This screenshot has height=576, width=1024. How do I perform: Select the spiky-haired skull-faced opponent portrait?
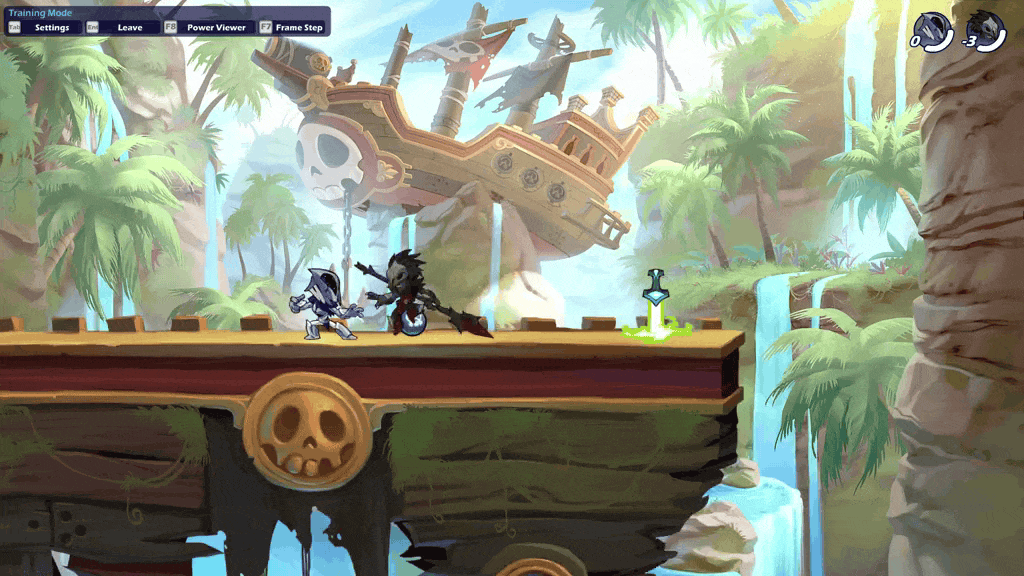(x=988, y=31)
